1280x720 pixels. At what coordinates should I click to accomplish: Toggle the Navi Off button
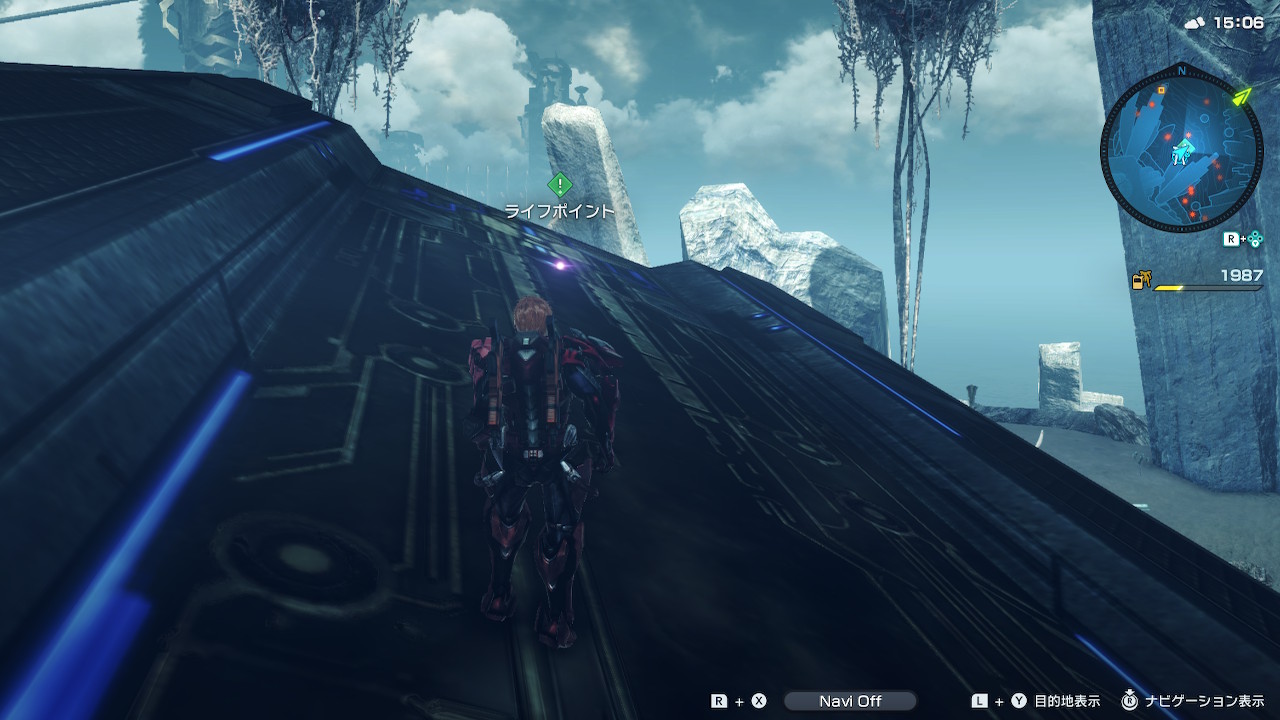coord(849,701)
